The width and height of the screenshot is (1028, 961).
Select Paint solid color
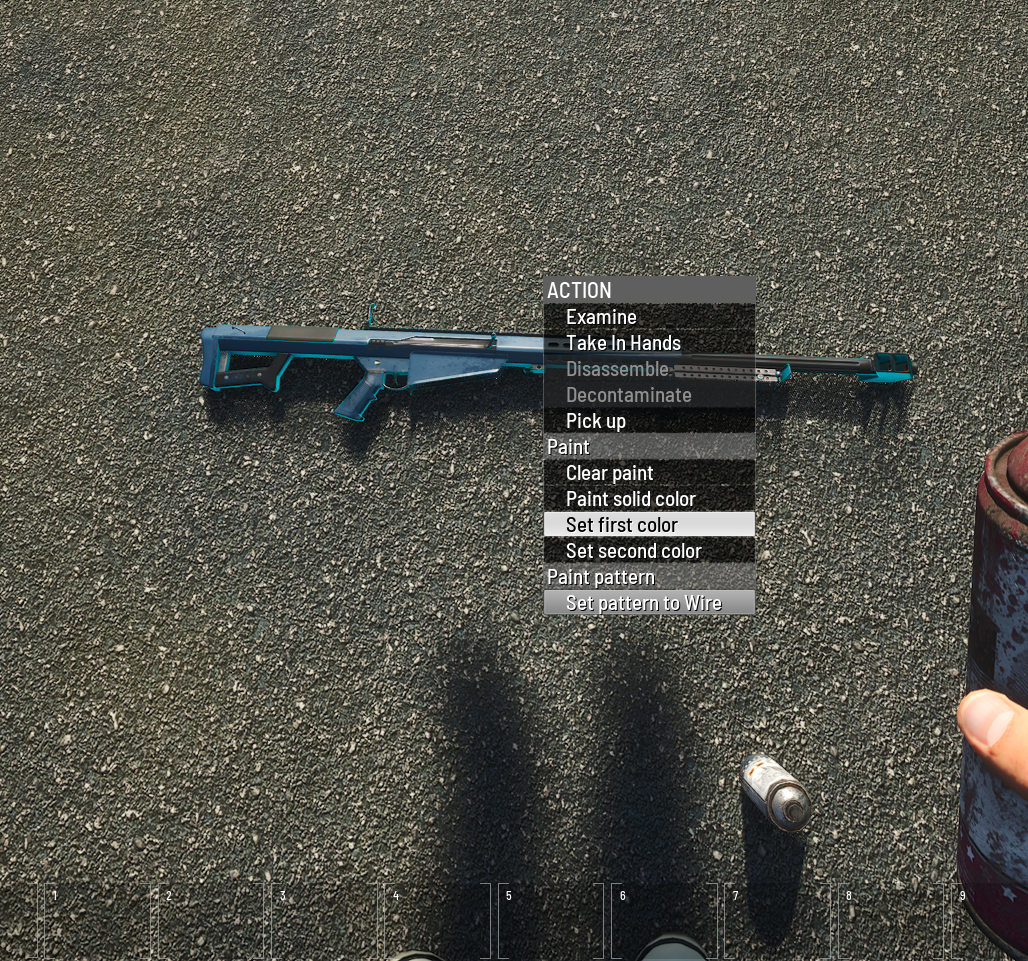click(630, 499)
